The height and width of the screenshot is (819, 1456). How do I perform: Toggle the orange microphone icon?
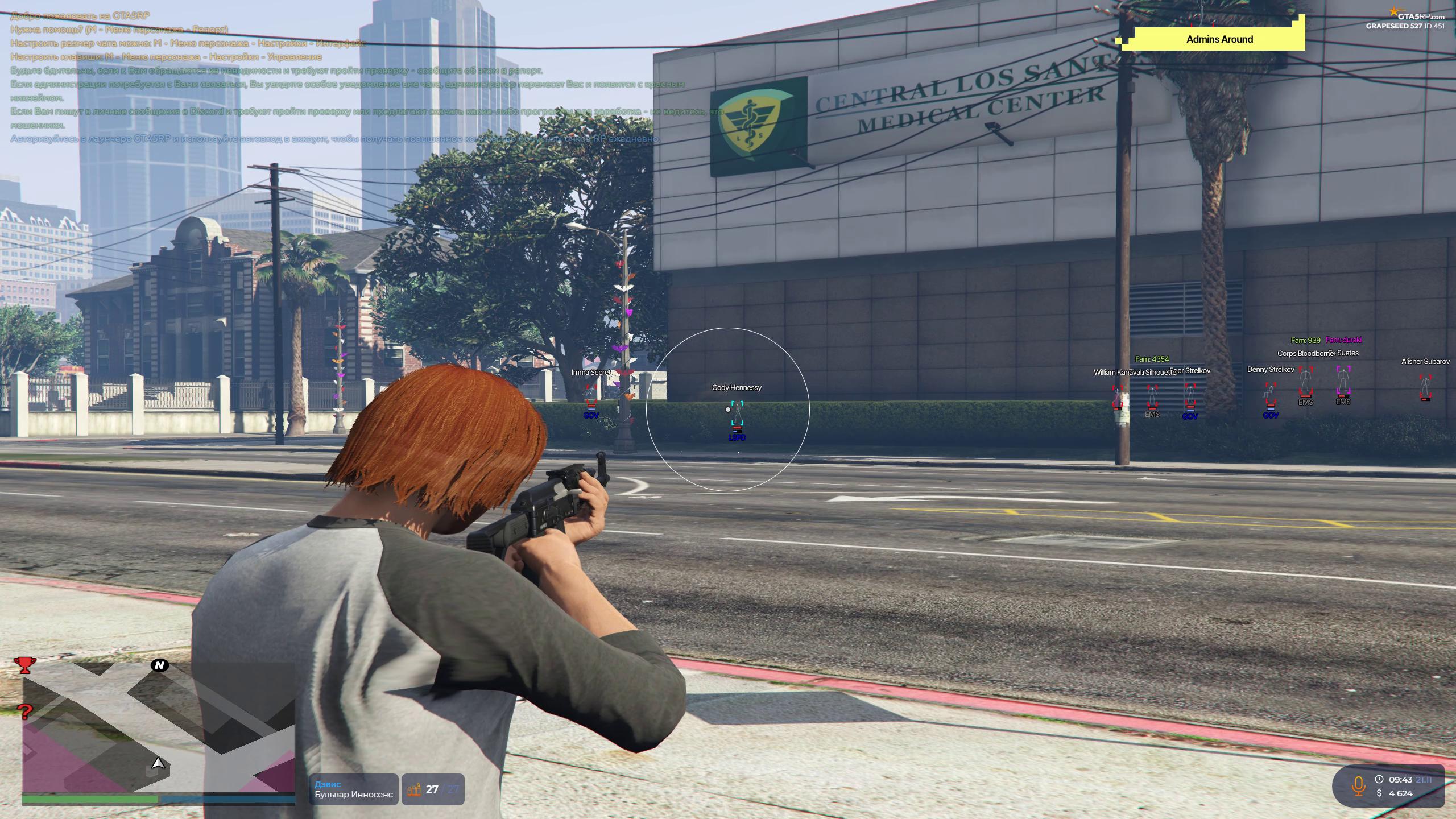click(1358, 786)
